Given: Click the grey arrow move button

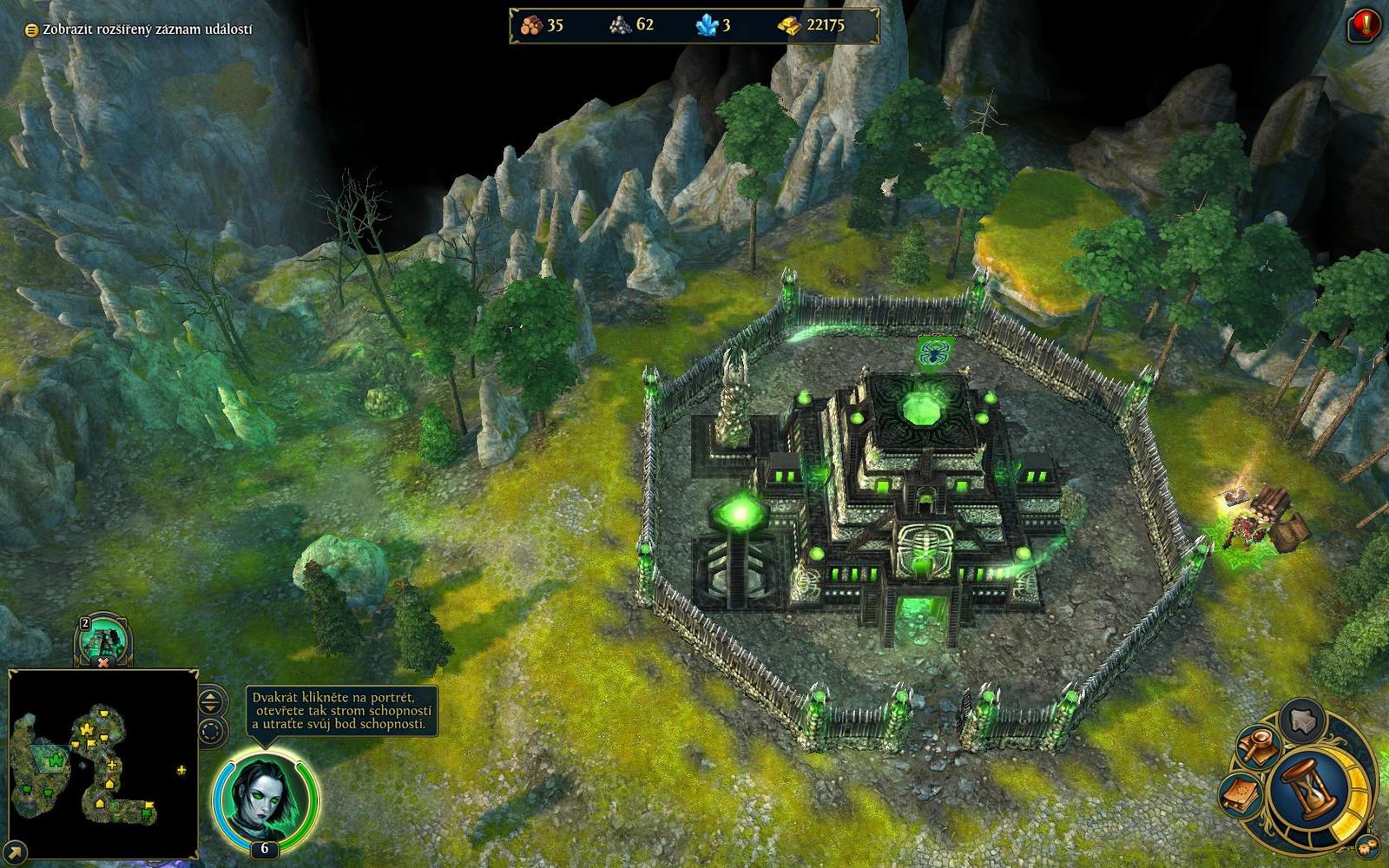Looking at the screenshot, I should tap(1302, 719).
